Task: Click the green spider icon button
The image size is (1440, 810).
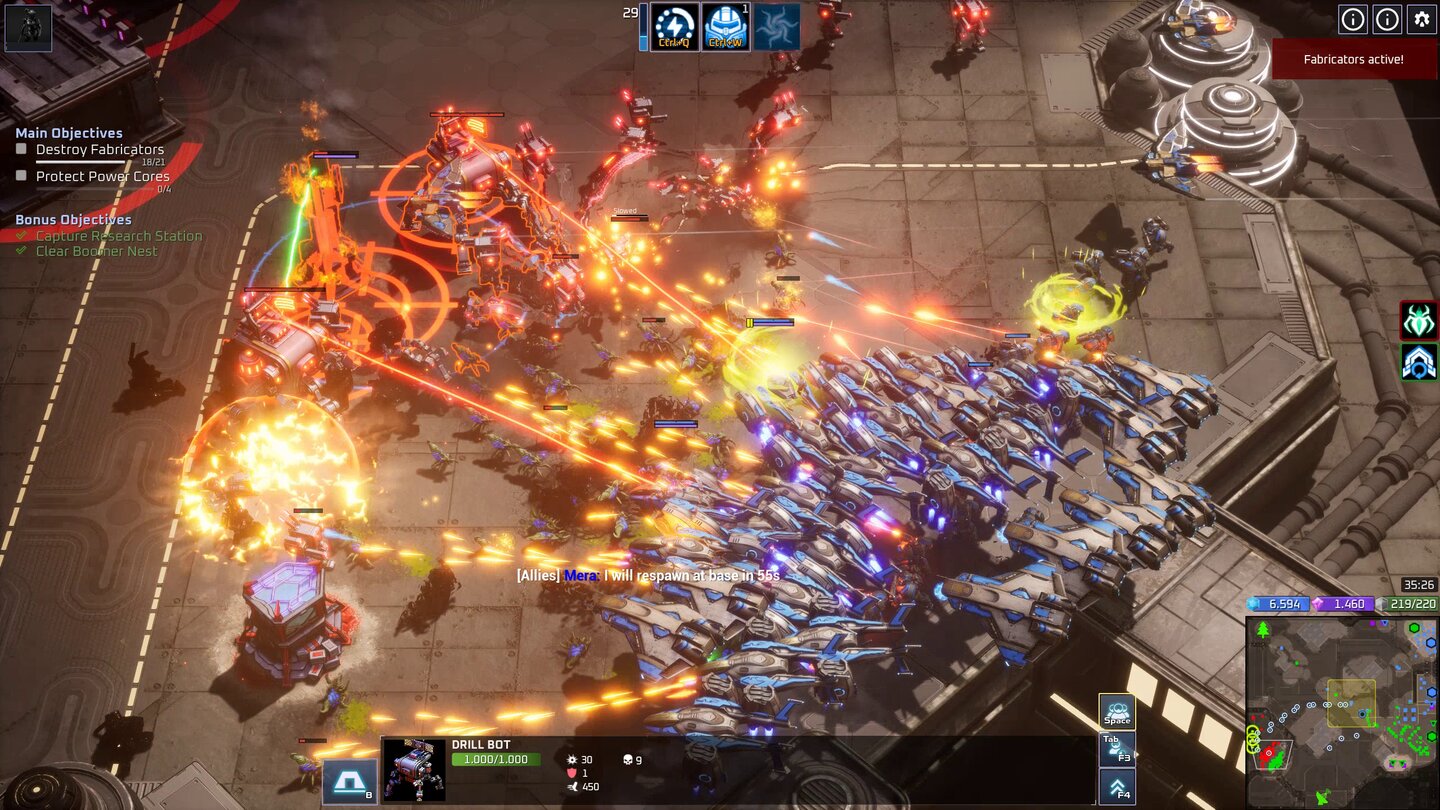Action: (x=1419, y=320)
